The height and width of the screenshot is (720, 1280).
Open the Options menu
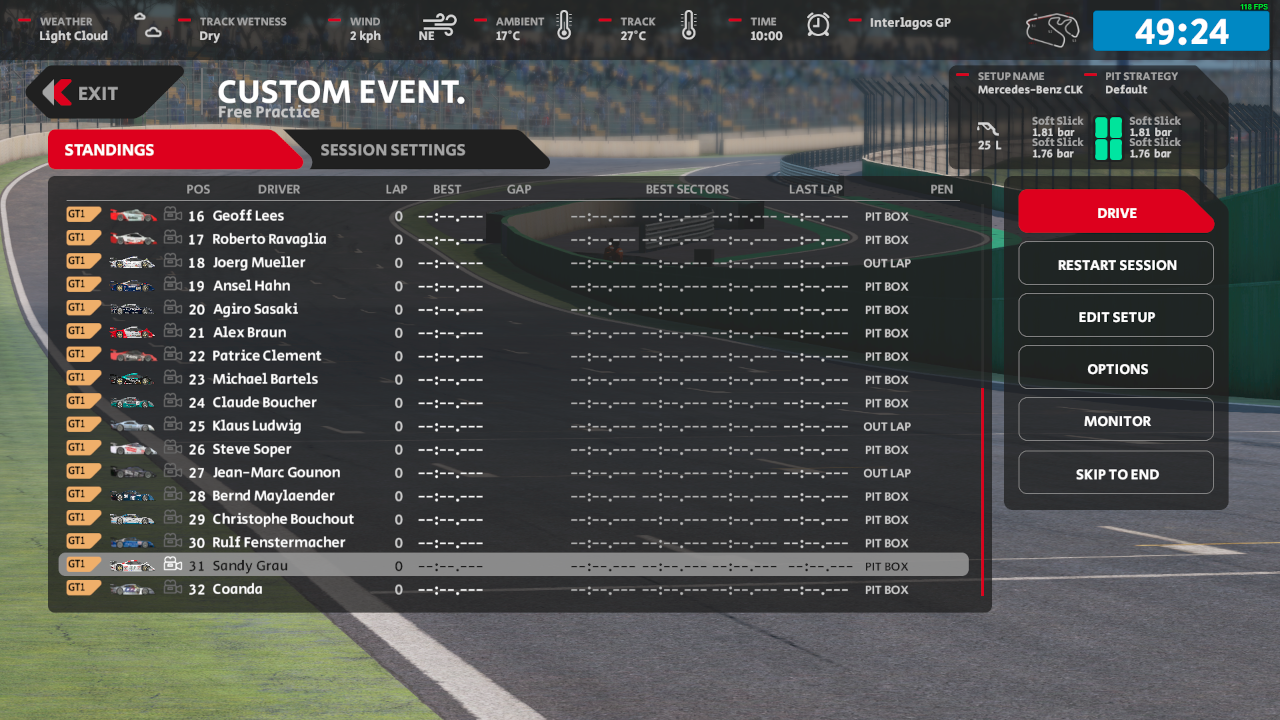coord(1116,369)
